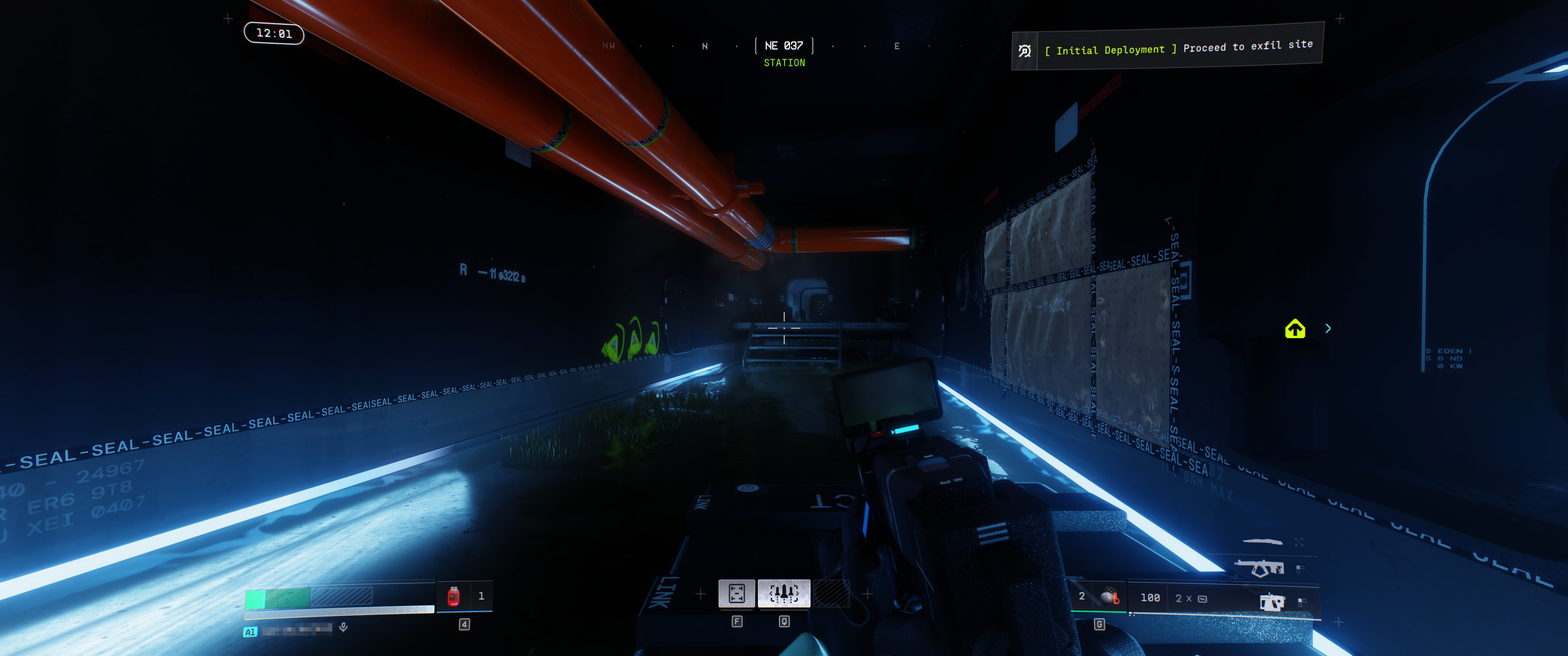Open the Initial Deployment objective tracker

(x=1166, y=47)
